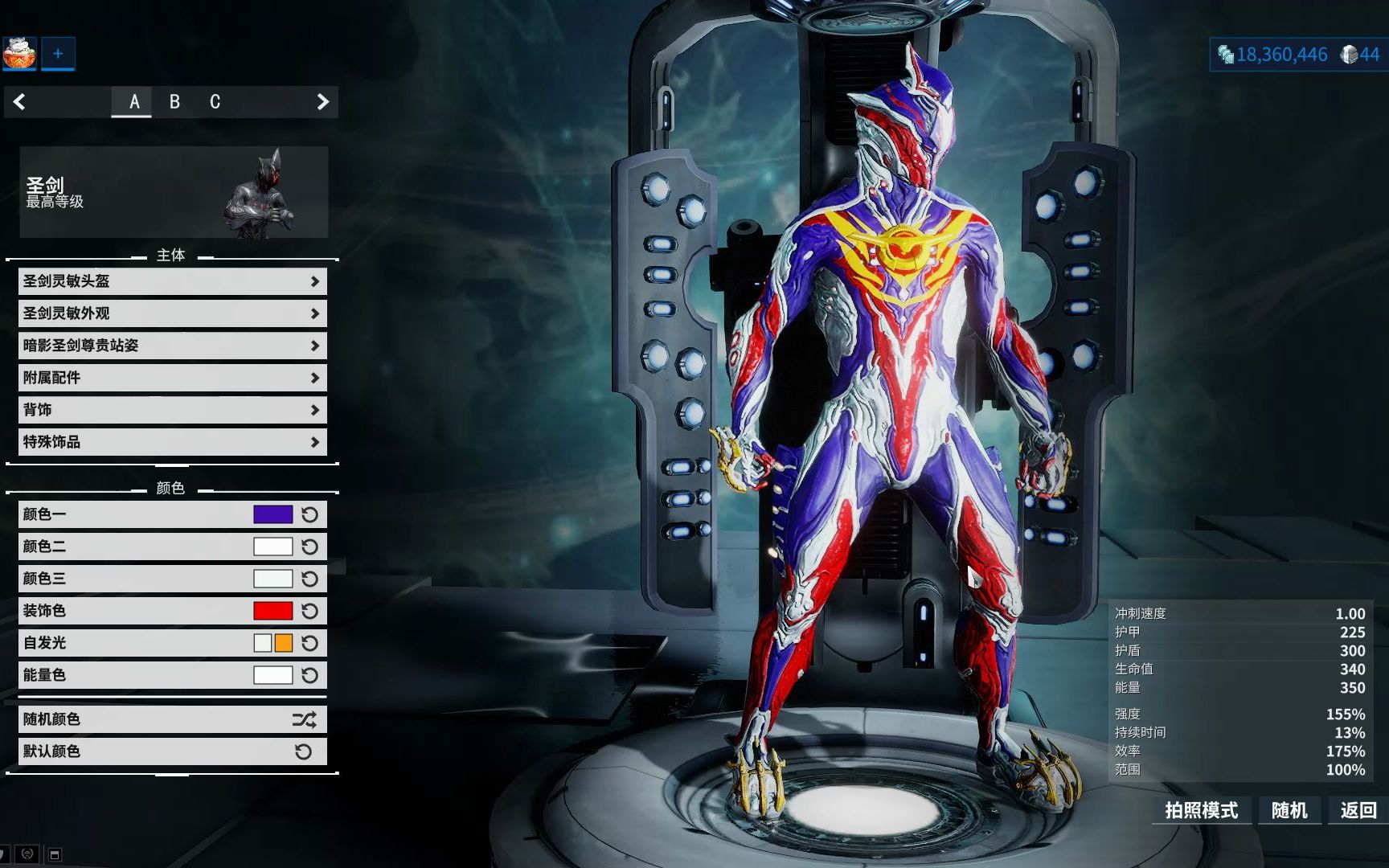Pick the purple 颜色一 color swatch
This screenshot has width=1389, height=868.
pos(272,514)
